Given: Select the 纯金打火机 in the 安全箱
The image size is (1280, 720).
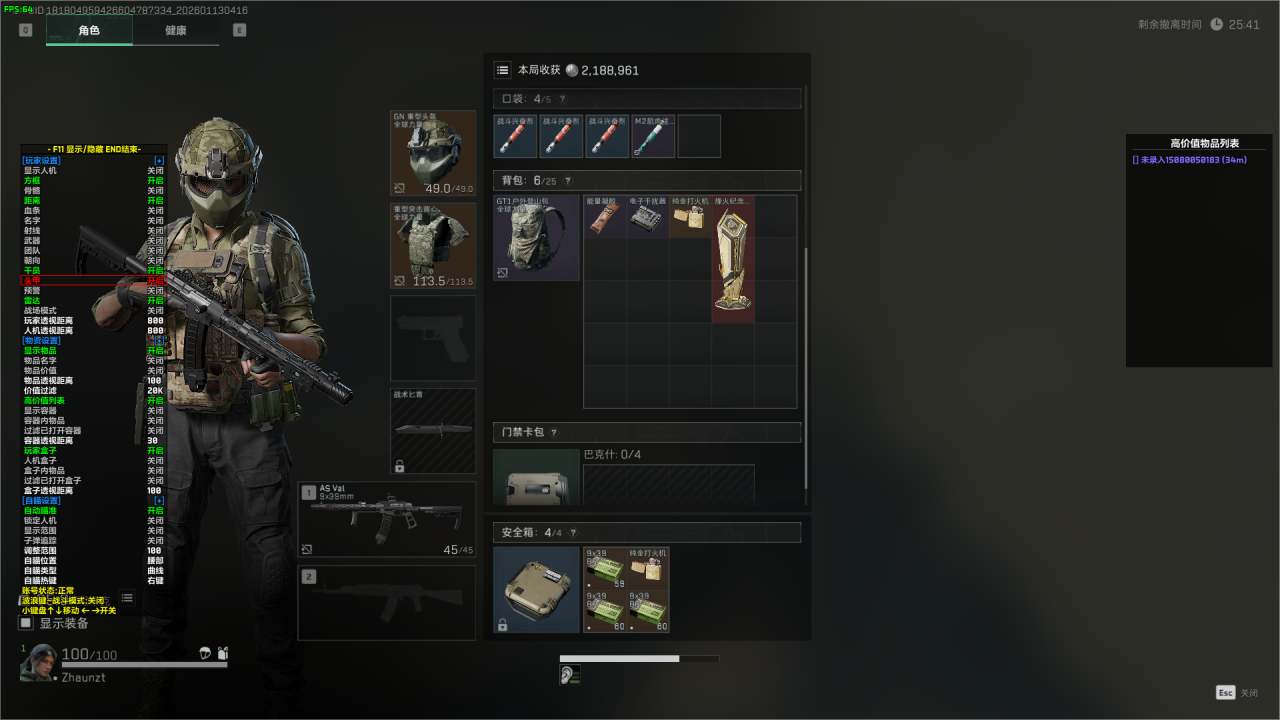Looking at the screenshot, I should (648, 568).
